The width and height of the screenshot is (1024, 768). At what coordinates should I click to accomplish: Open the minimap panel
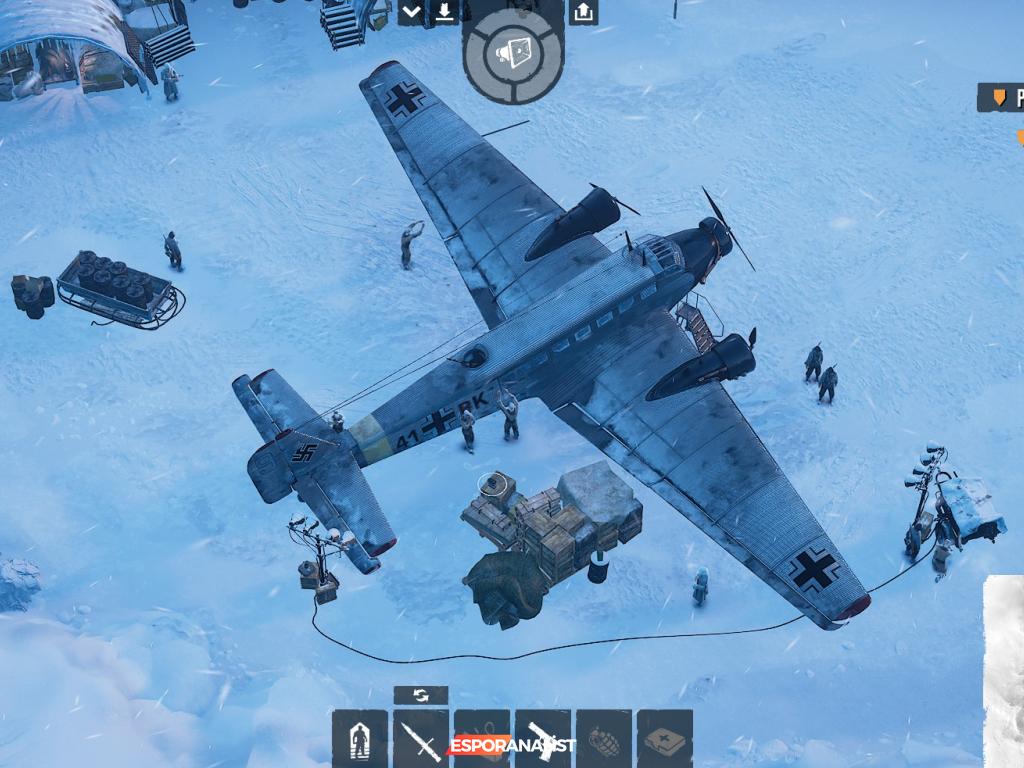pos(1004,670)
